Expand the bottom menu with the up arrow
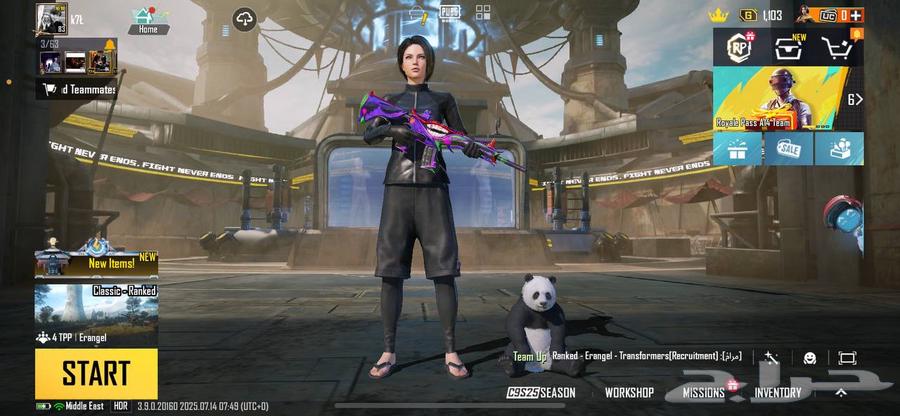 point(842,392)
